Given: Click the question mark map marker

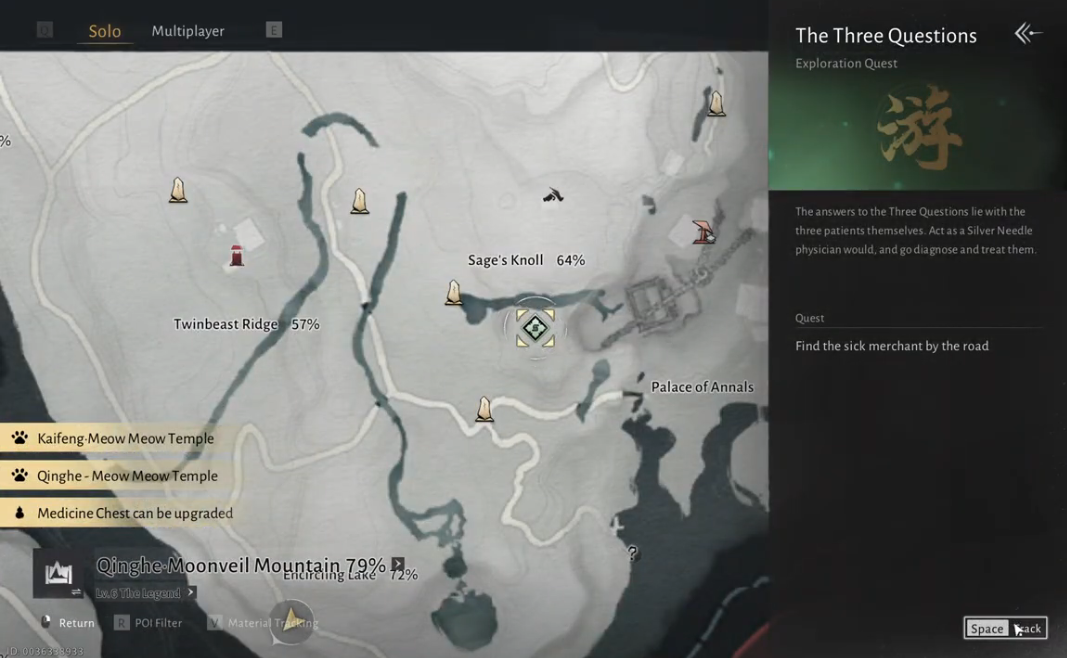Looking at the screenshot, I should click(x=632, y=552).
